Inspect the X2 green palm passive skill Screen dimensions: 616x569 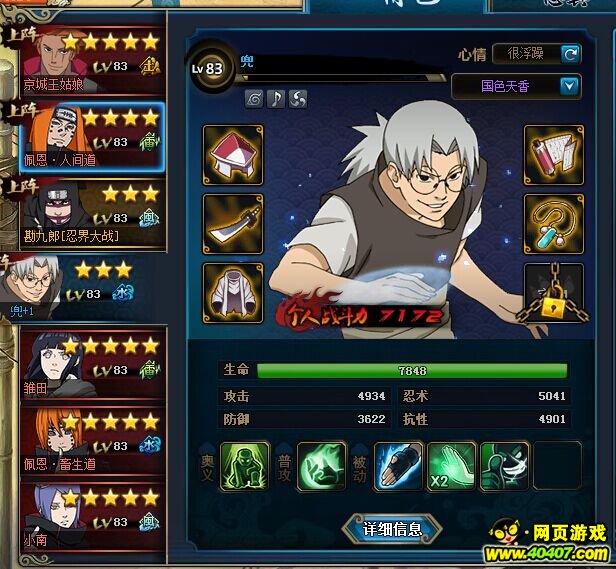pos(452,466)
